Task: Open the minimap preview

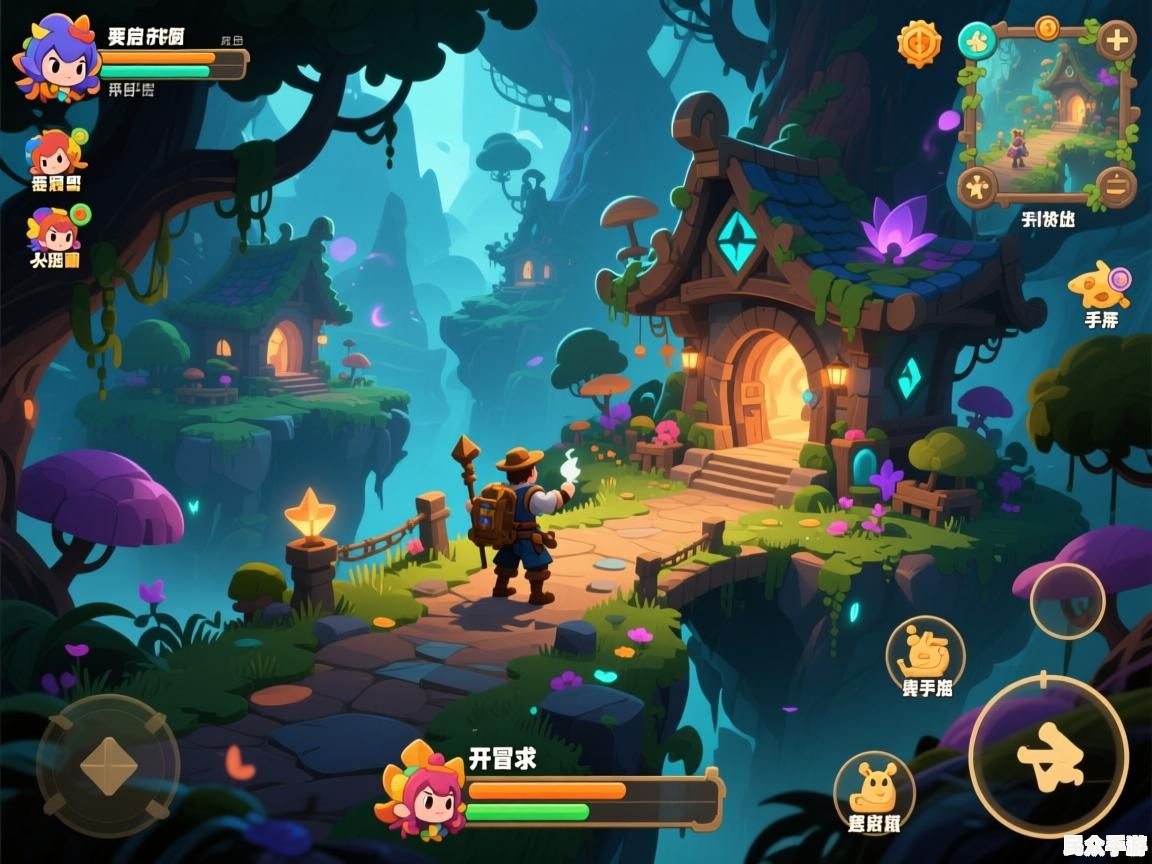Action: (x=1046, y=112)
